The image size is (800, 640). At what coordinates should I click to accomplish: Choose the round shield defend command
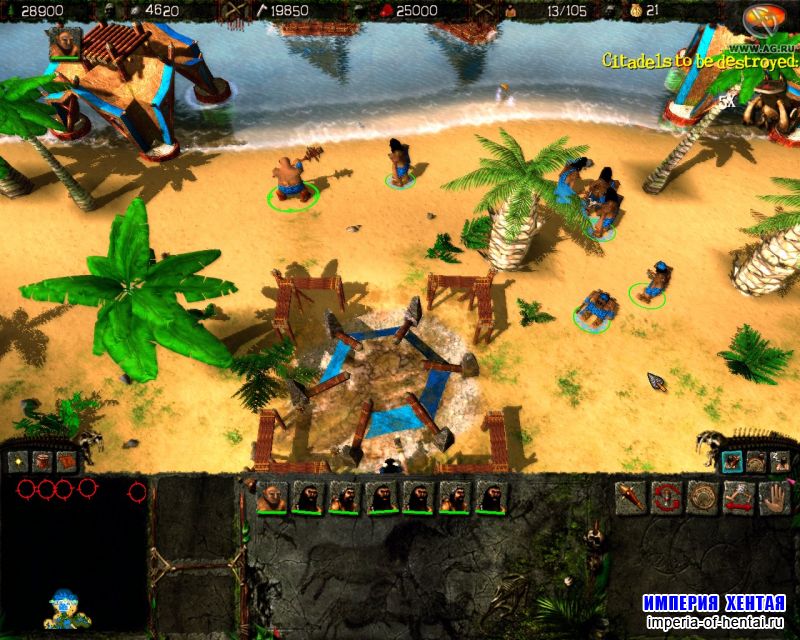(x=703, y=497)
